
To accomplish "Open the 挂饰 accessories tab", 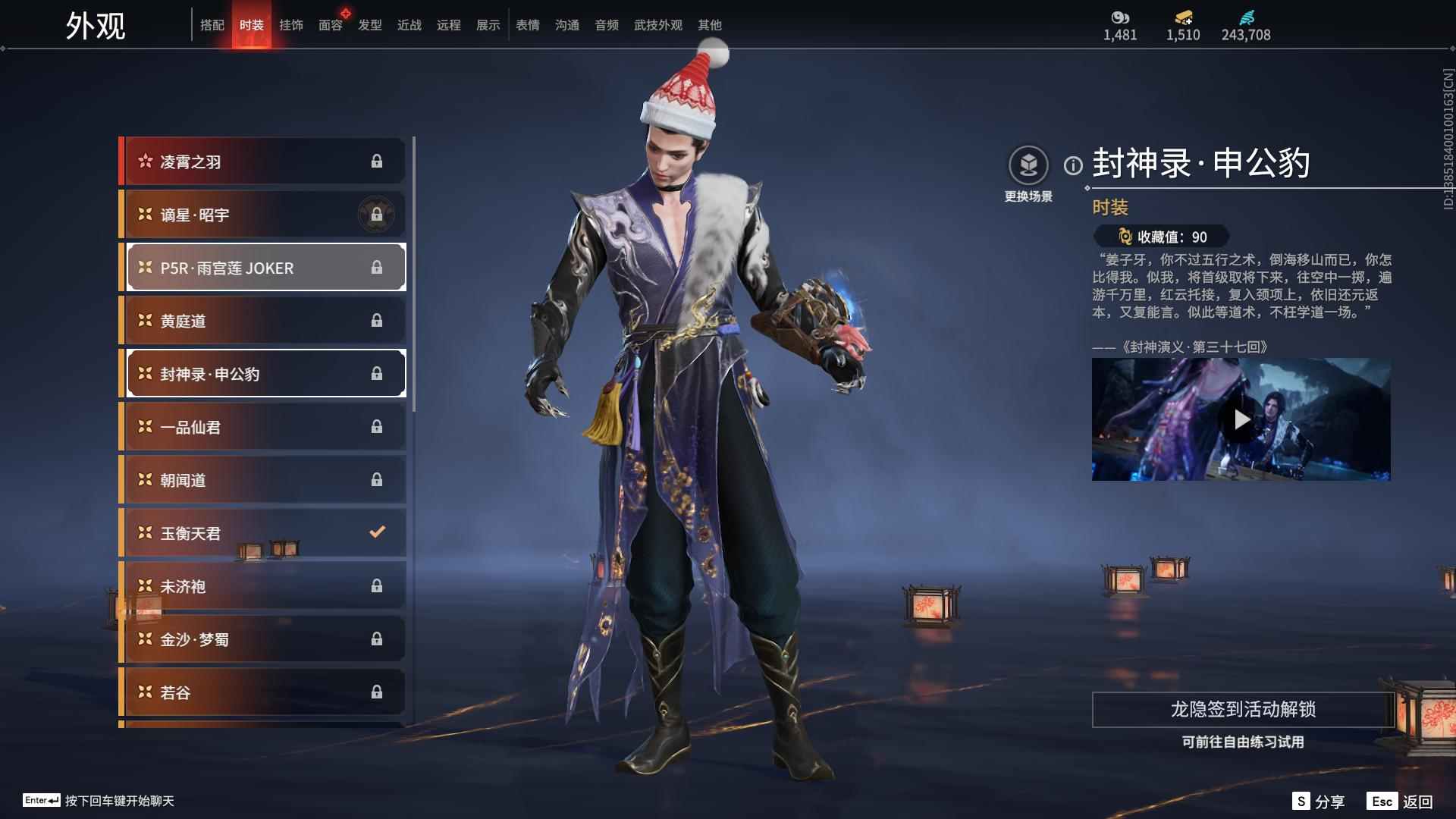I will coord(290,25).
